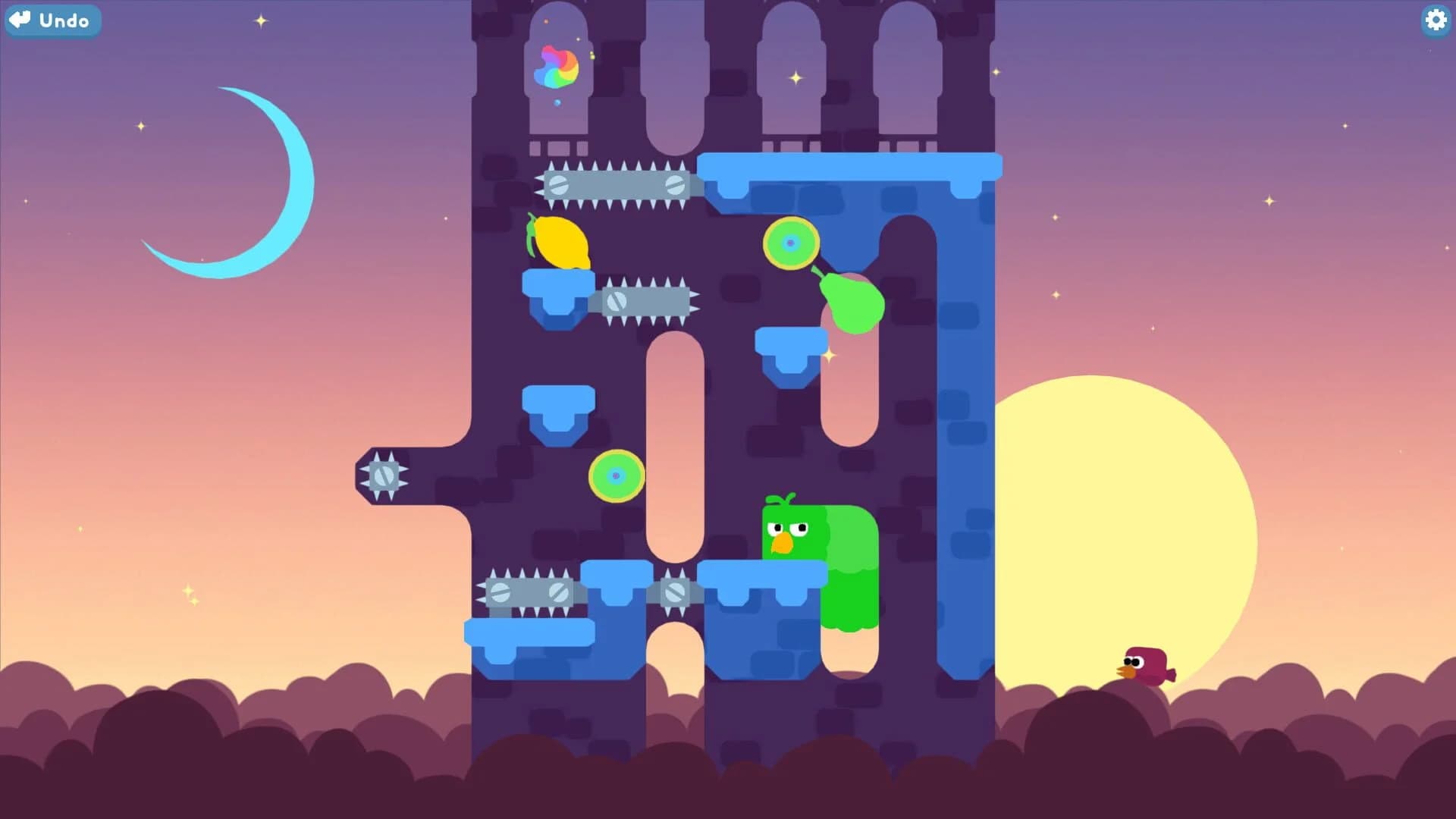
Task: Select the rainbow portal swirl
Action: (559, 67)
